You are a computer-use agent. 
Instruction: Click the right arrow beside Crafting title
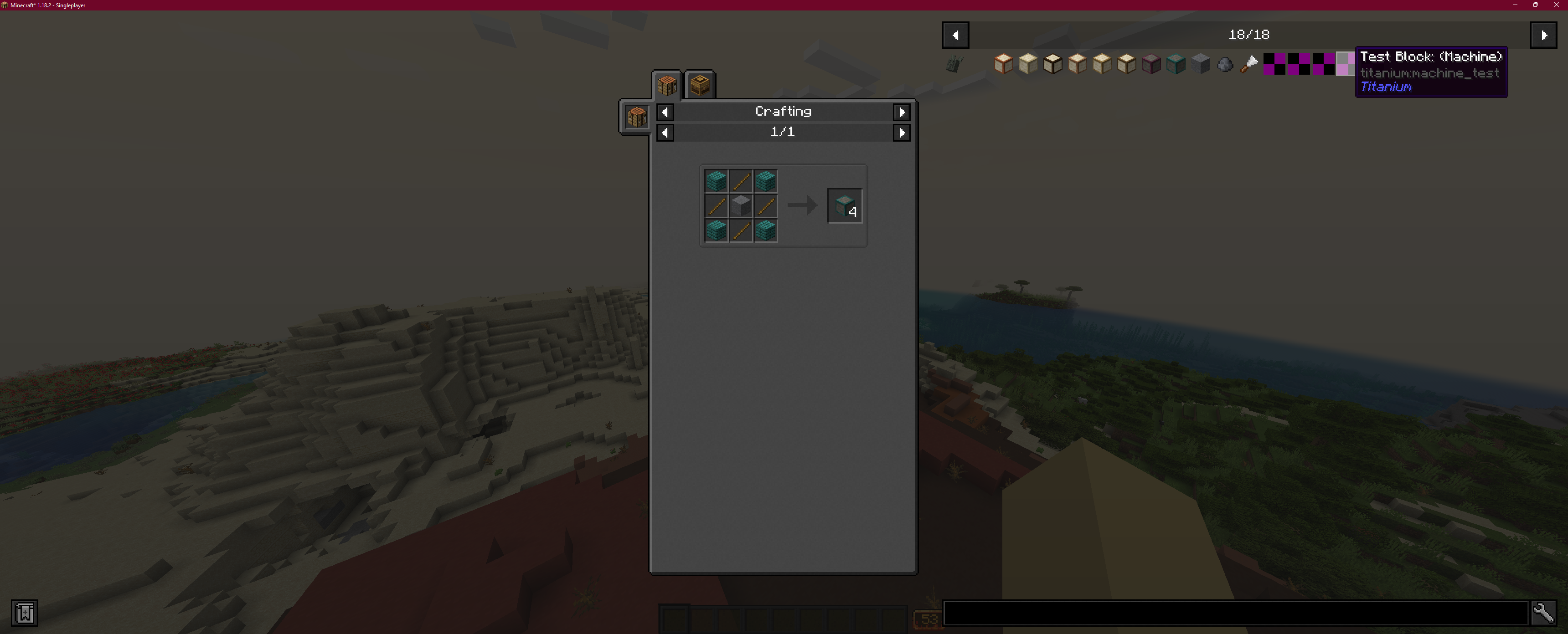click(902, 112)
